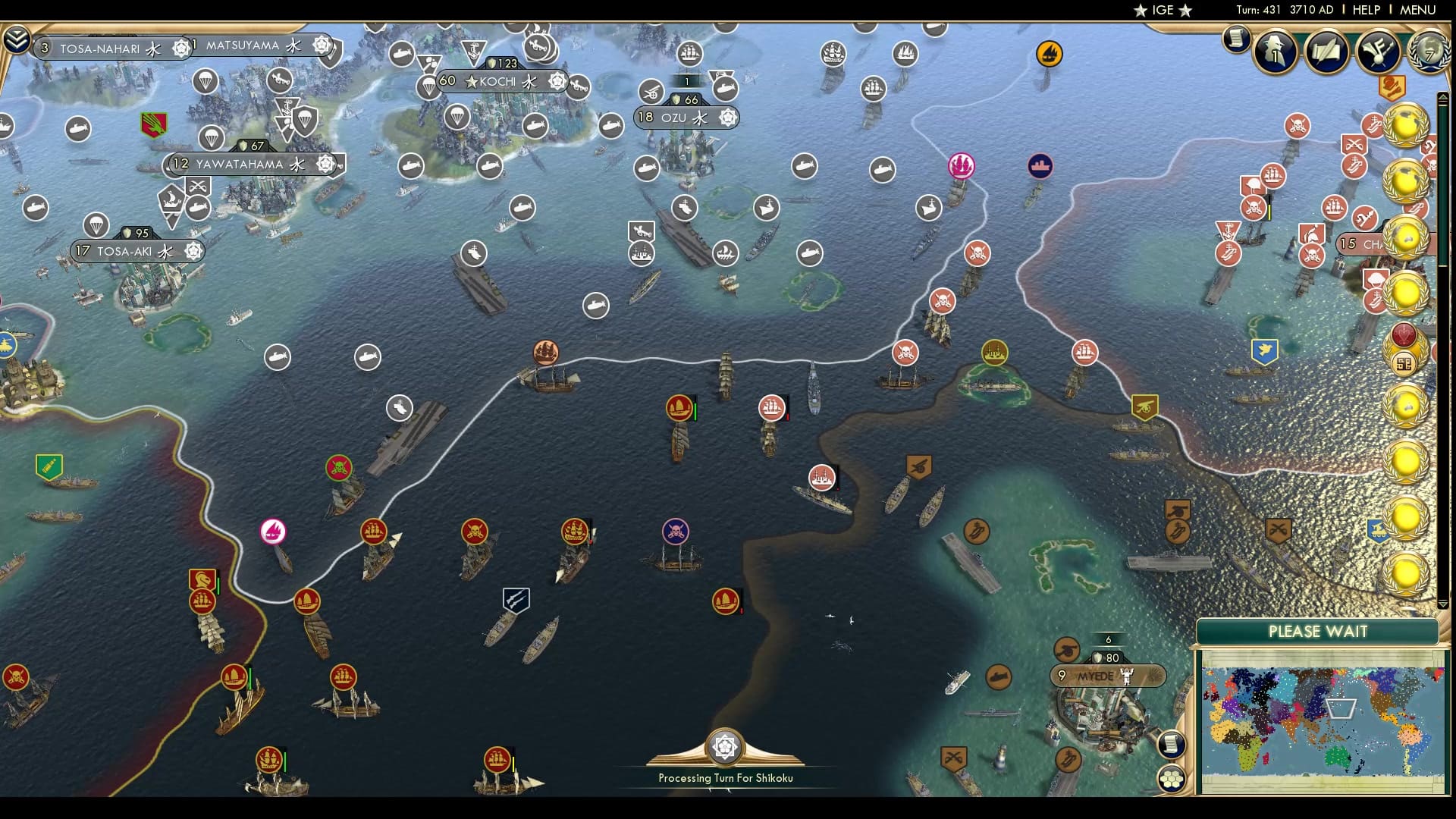The height and width of the screenshot is (819, 1456).
Task: Open the Great People screen spy icon
Action: click(1275, 51)
